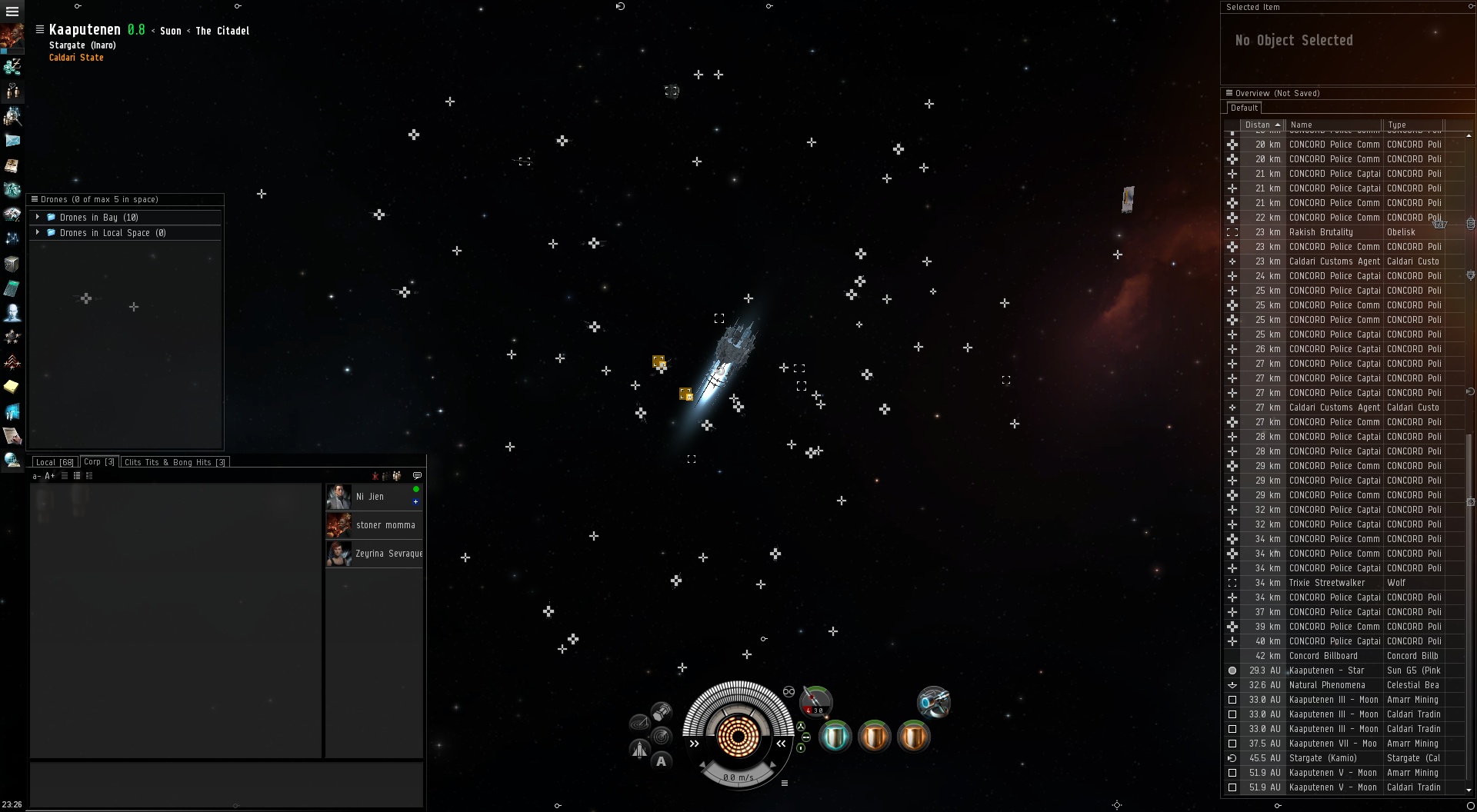Expand Drones in Bay group
1477x812 pixels.
[38, 218]
